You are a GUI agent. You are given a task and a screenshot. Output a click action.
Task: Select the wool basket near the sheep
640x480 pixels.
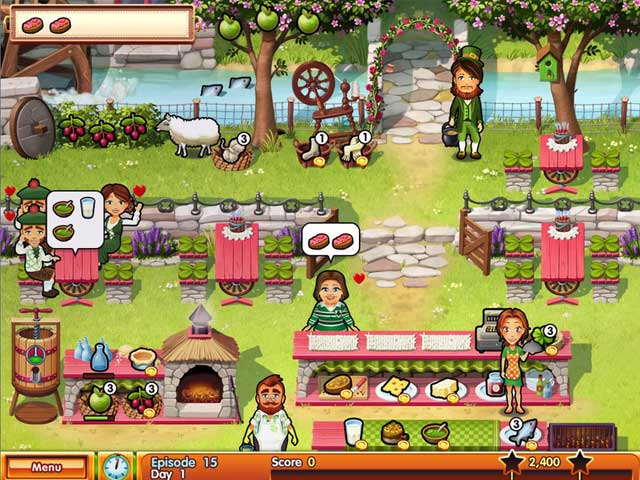click(233, 153)
